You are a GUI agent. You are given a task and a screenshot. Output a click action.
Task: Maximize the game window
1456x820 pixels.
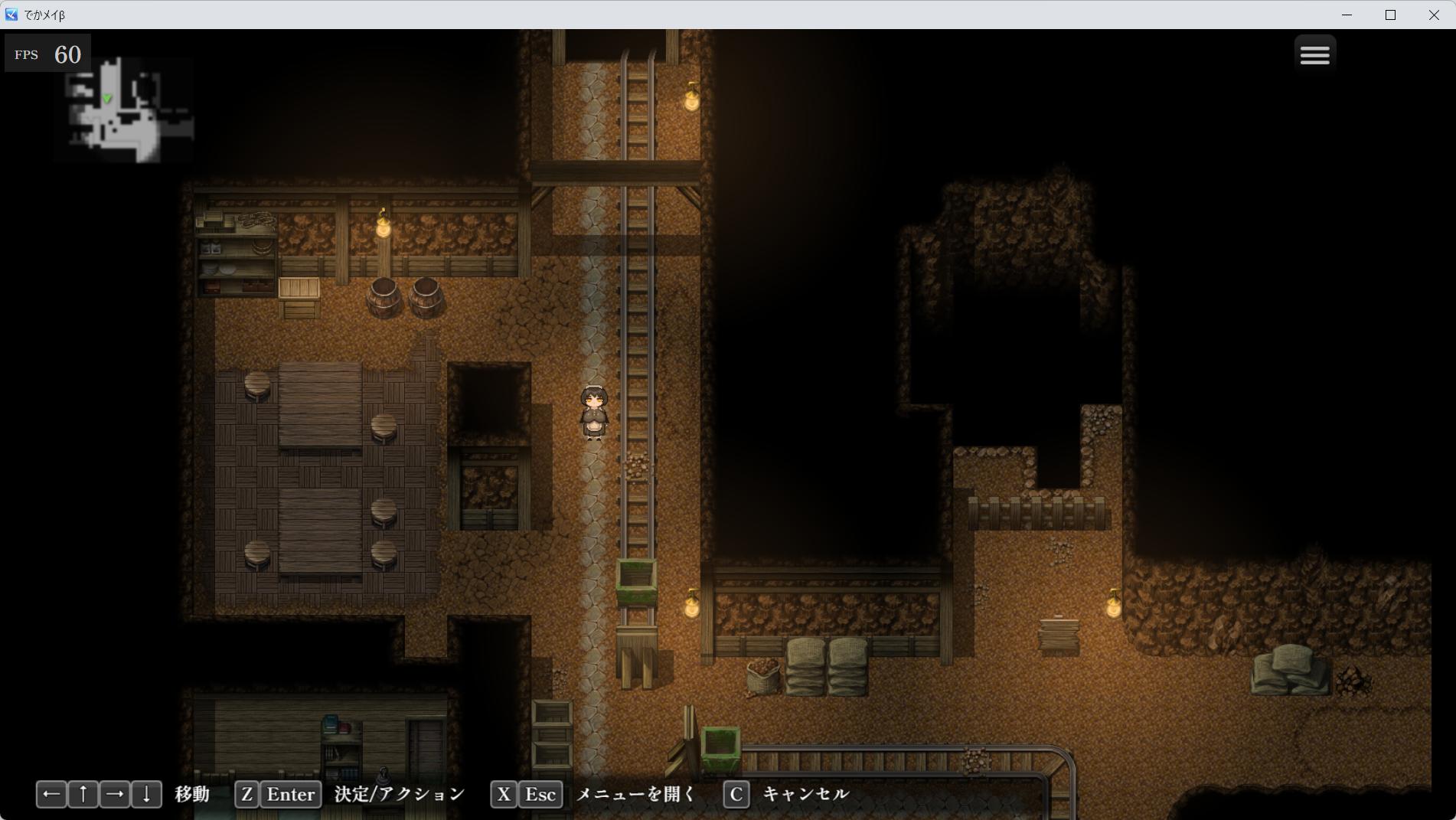coord(1390,15)
